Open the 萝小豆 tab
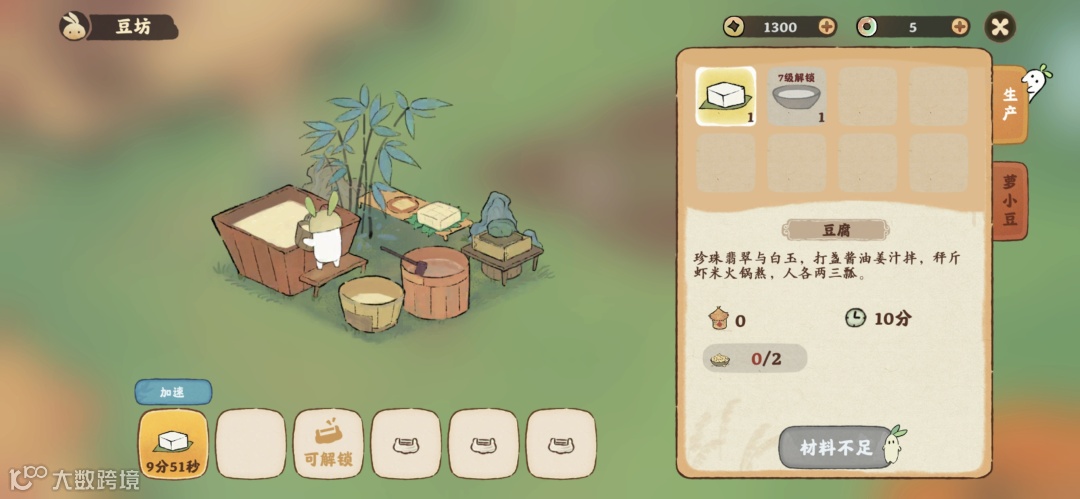 [x=1009, y=200]
